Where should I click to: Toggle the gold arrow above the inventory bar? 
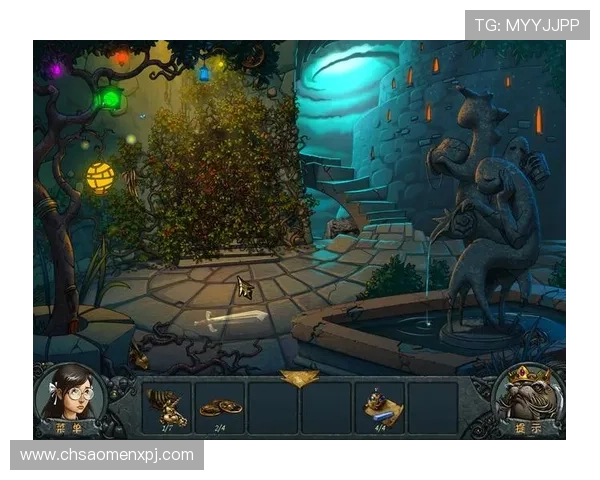click(299, 377)
